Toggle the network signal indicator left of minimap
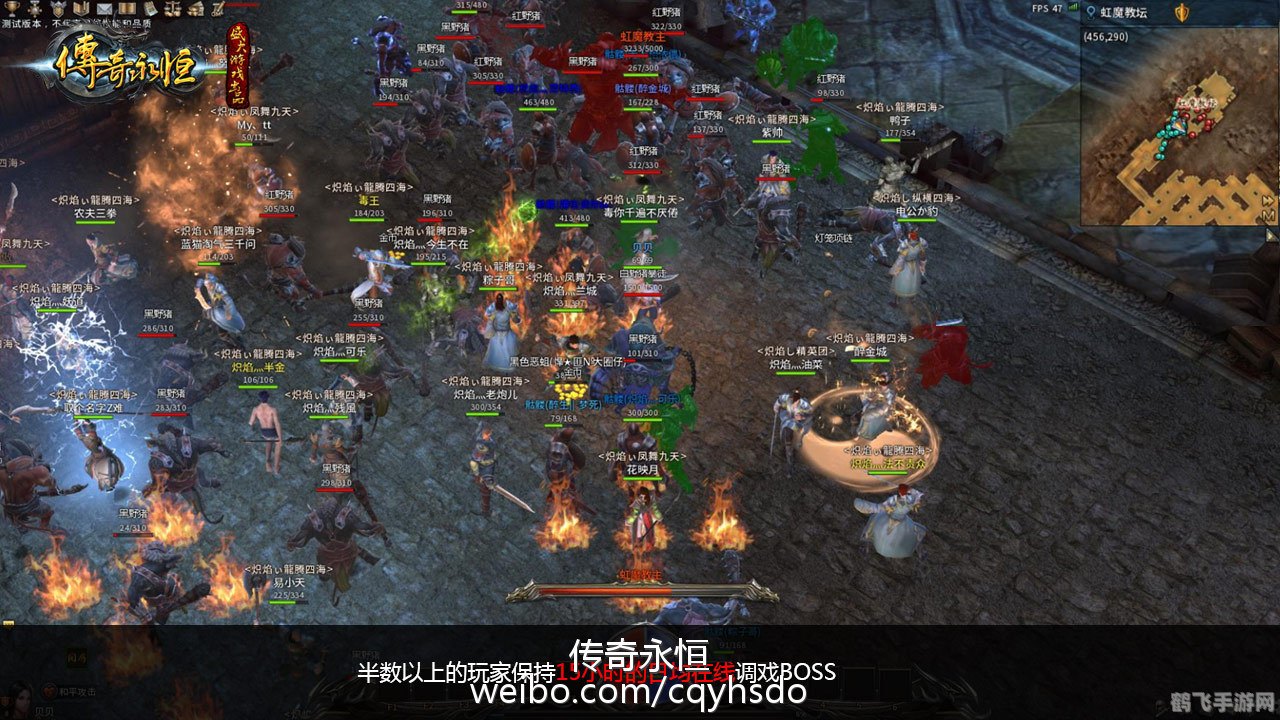Viewport: 1280px width, 720px height. (x=1072, y=6)
